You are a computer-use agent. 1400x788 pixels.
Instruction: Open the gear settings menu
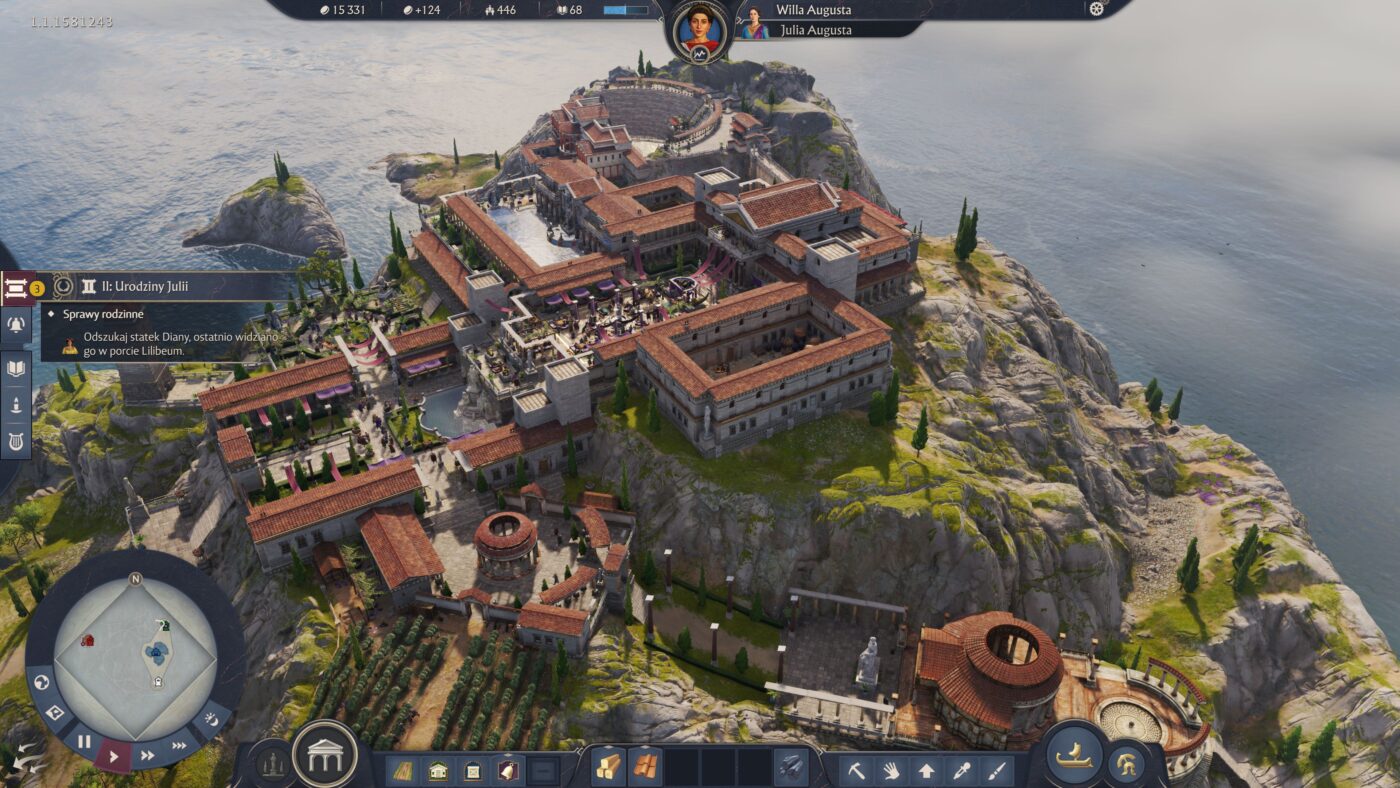point(1096,9)
